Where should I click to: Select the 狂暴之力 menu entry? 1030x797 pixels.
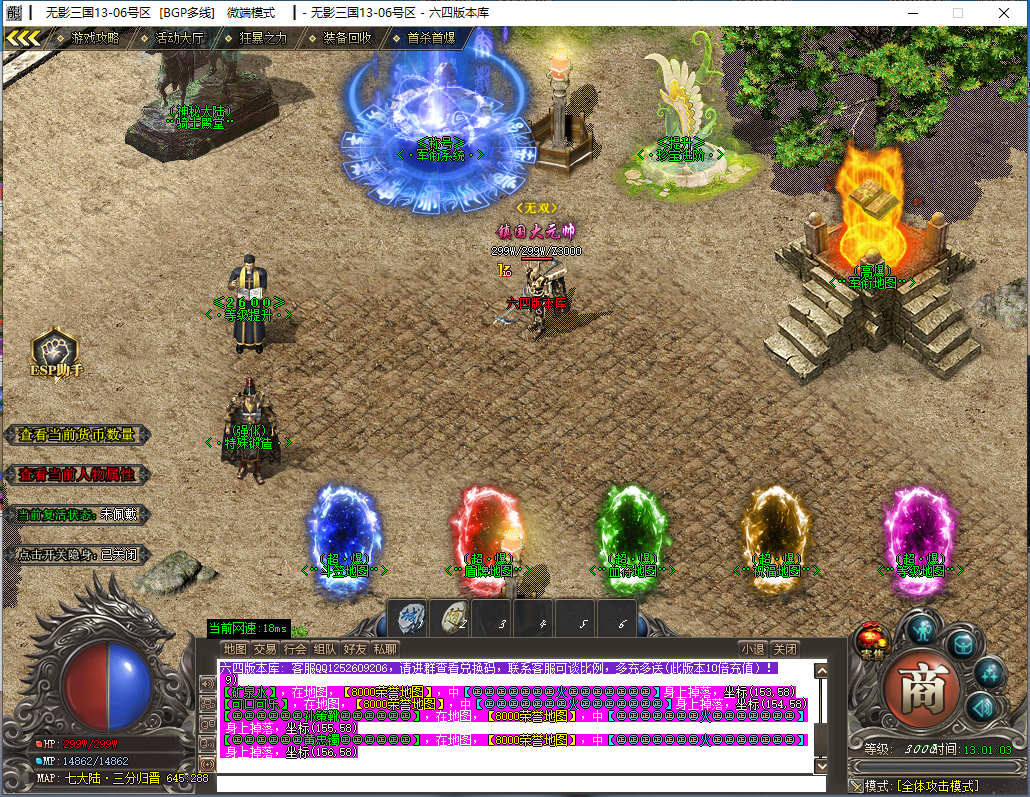pyautogui.click(x=263, y=38)
